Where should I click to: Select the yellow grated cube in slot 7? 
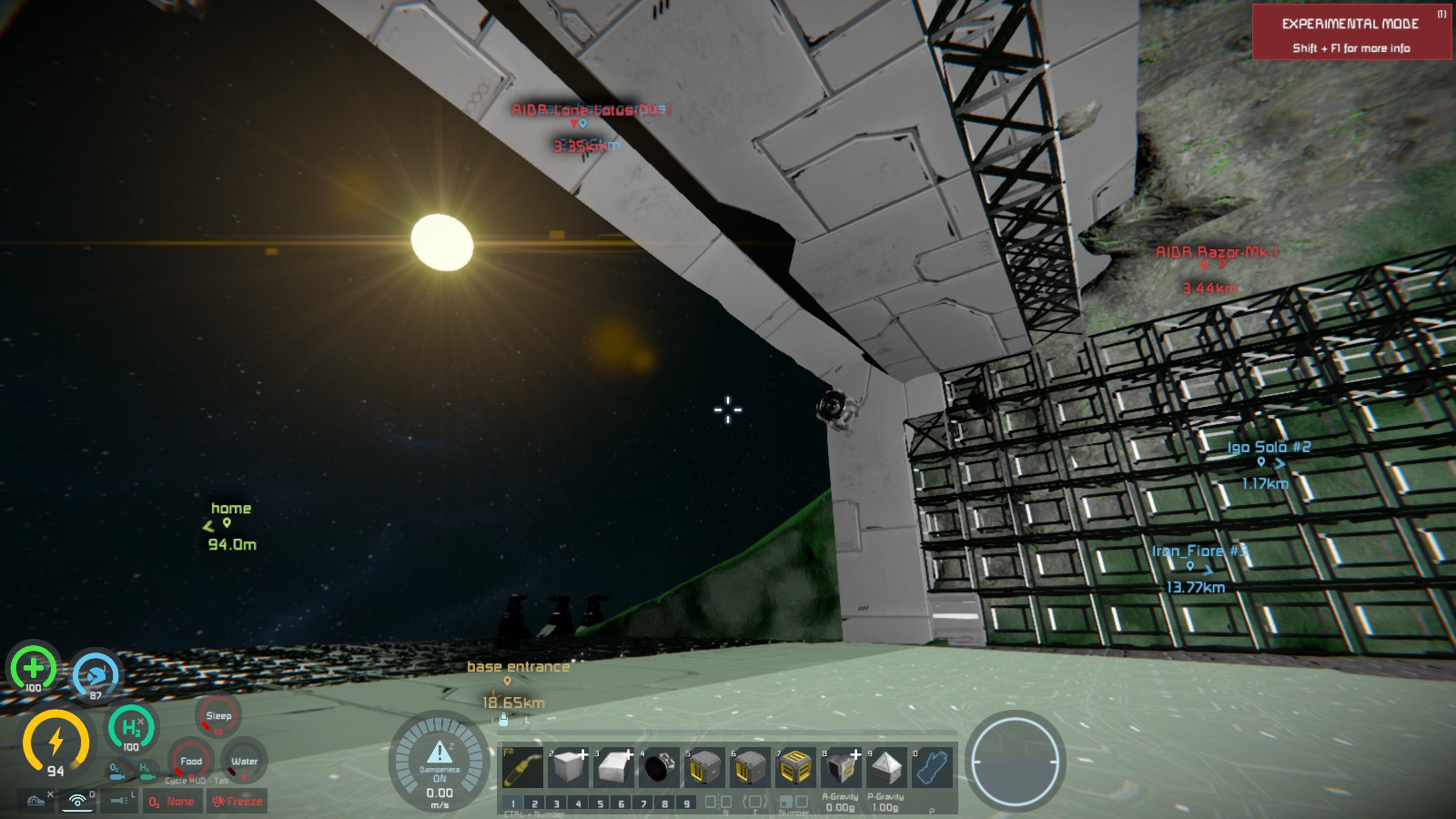[795, 767]
